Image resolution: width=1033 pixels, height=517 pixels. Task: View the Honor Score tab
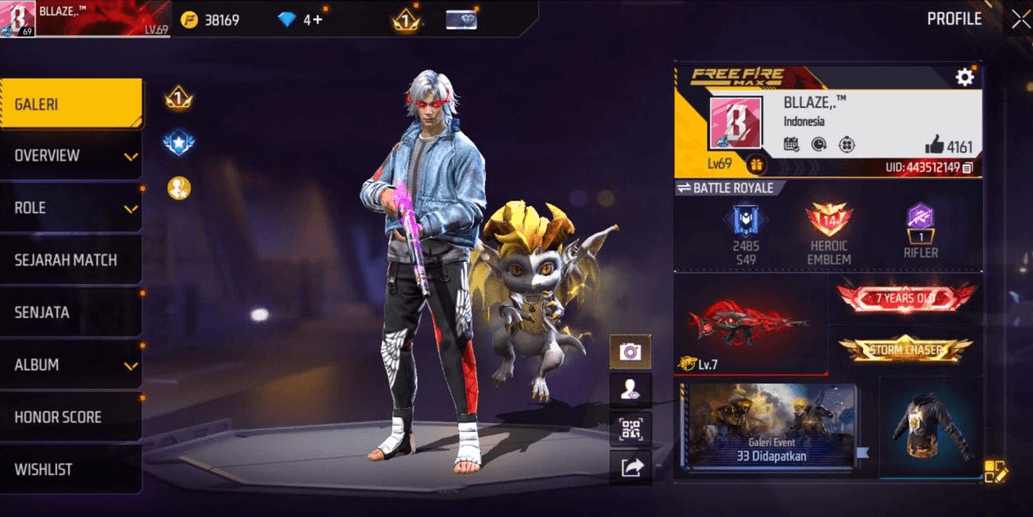click(70, 417)
